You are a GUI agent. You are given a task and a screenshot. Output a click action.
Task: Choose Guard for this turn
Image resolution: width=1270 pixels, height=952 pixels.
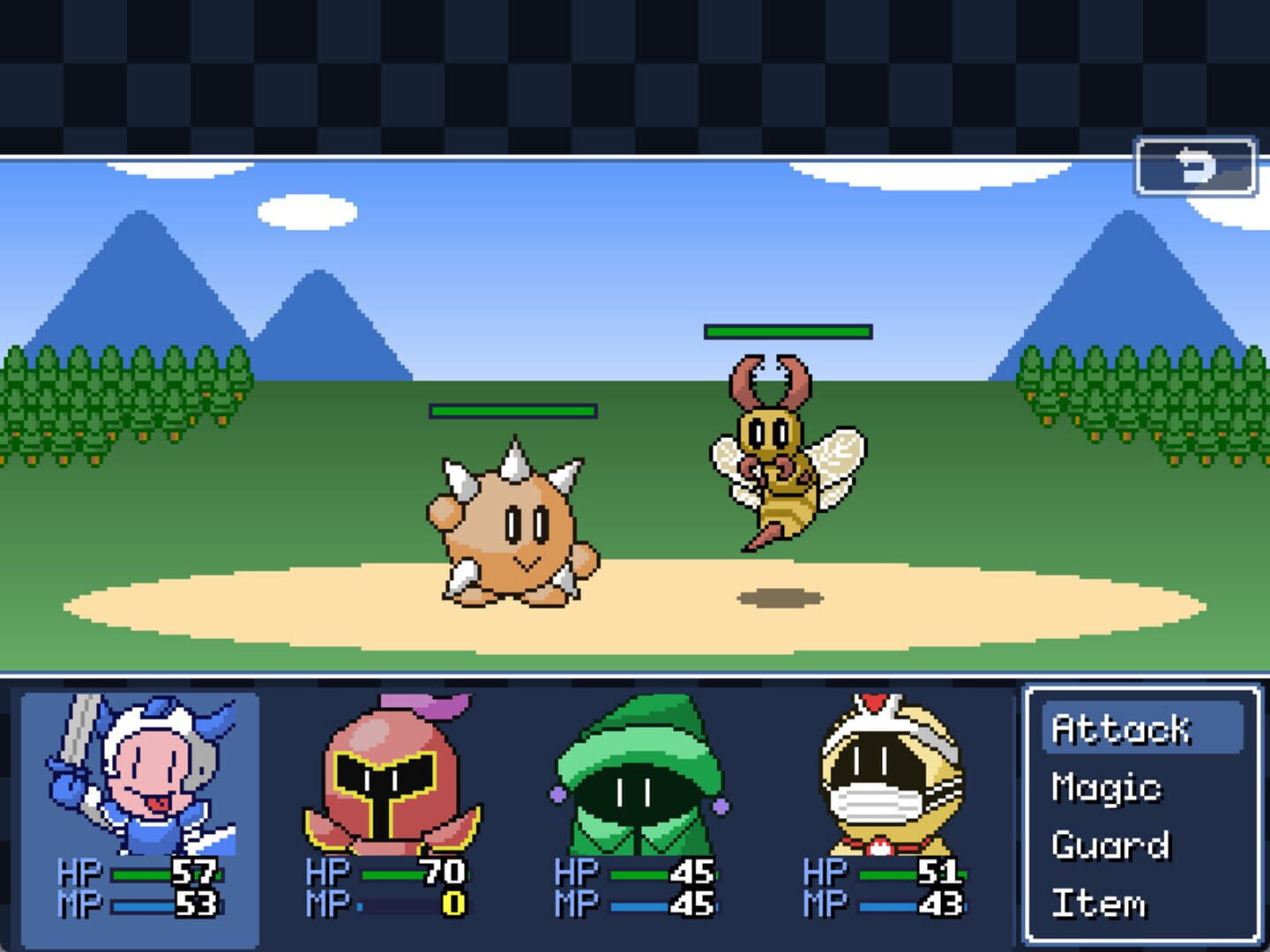pyautogui.click(x=1109, y=845)
